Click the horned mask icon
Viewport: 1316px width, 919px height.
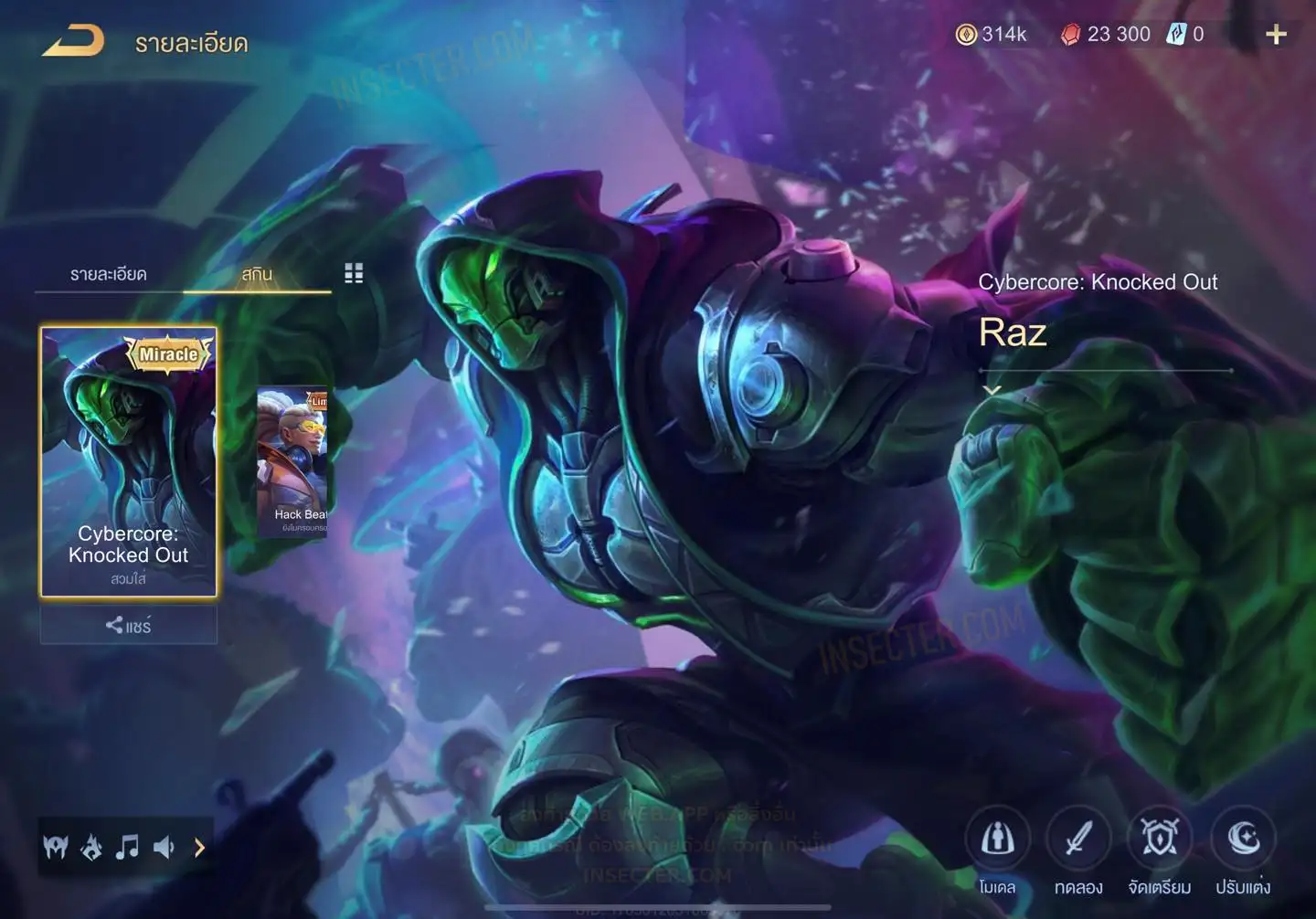click(x=56, y=848)
